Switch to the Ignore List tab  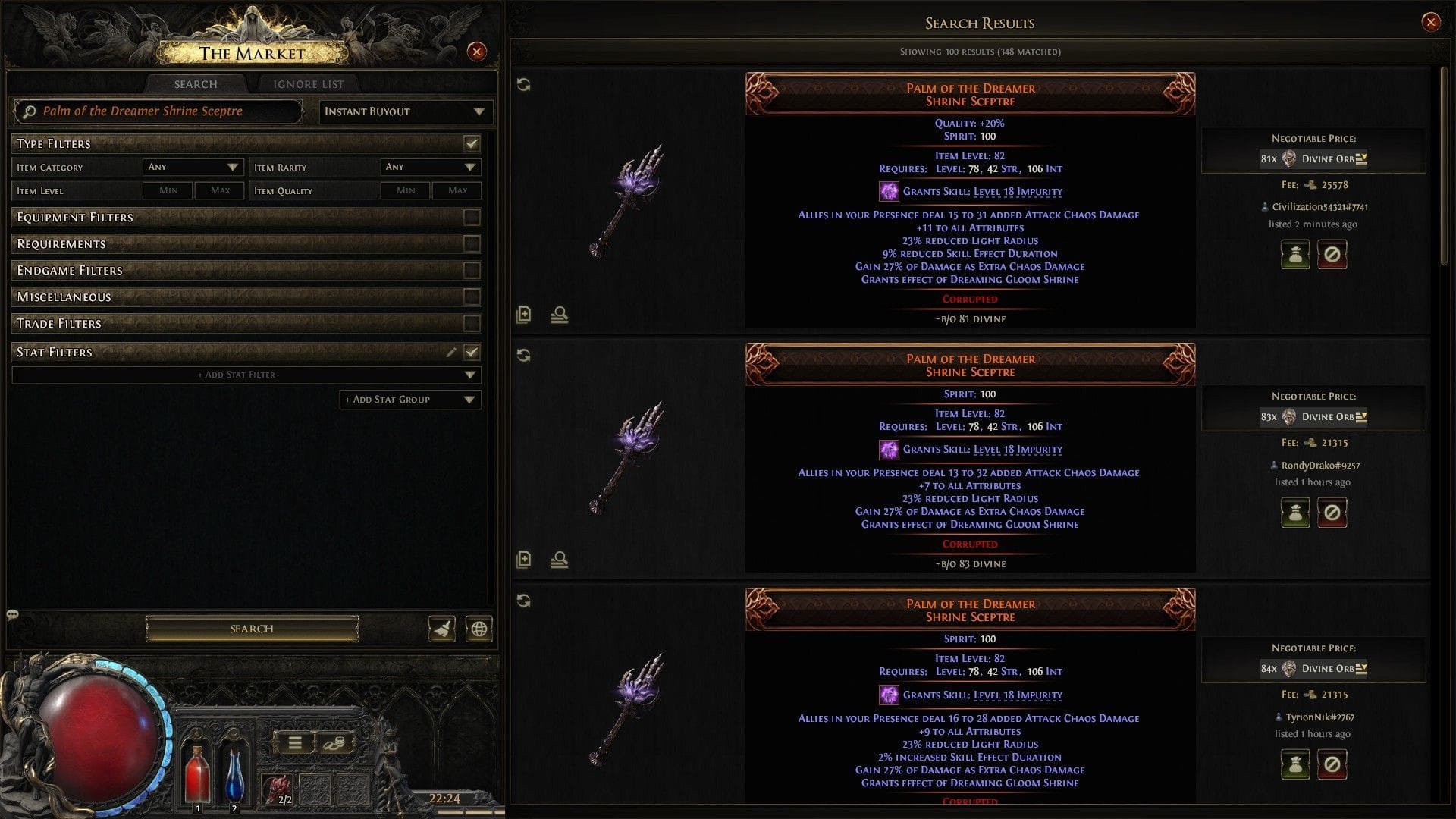pyautogui.click(x=307, y=83)
